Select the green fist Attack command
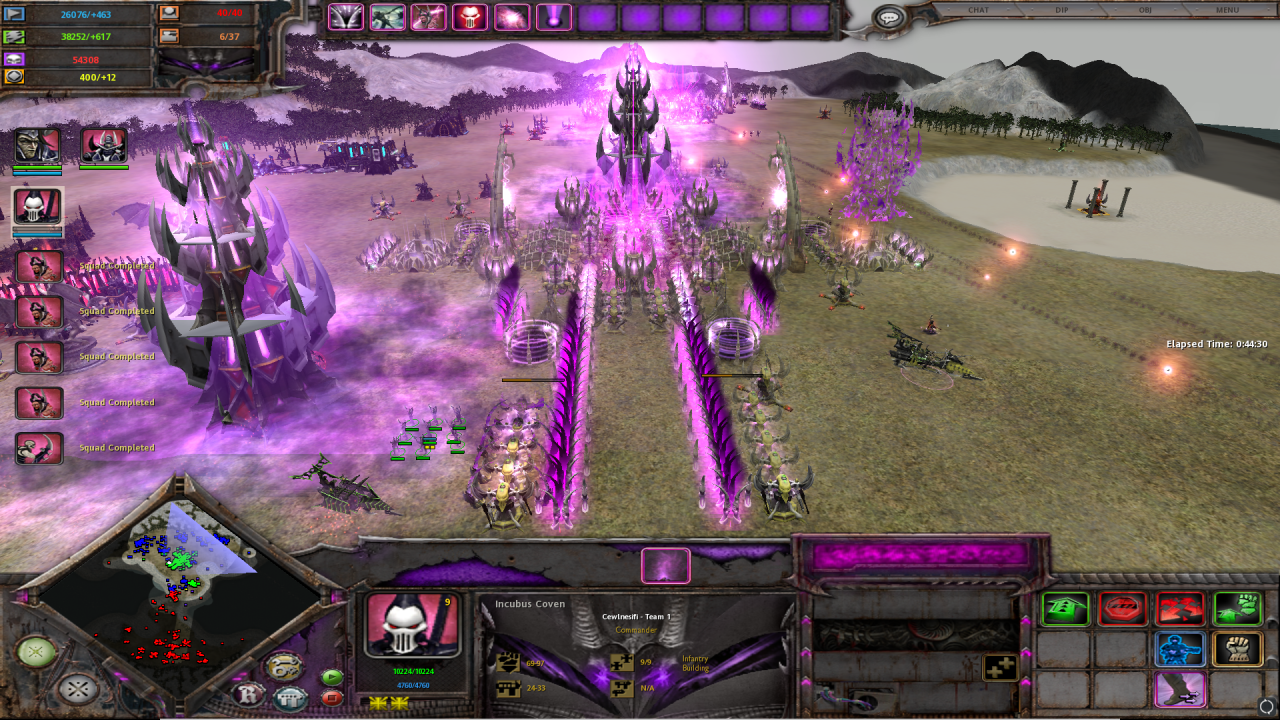This screenshot has width=1280, height=720. (1238, 608)
